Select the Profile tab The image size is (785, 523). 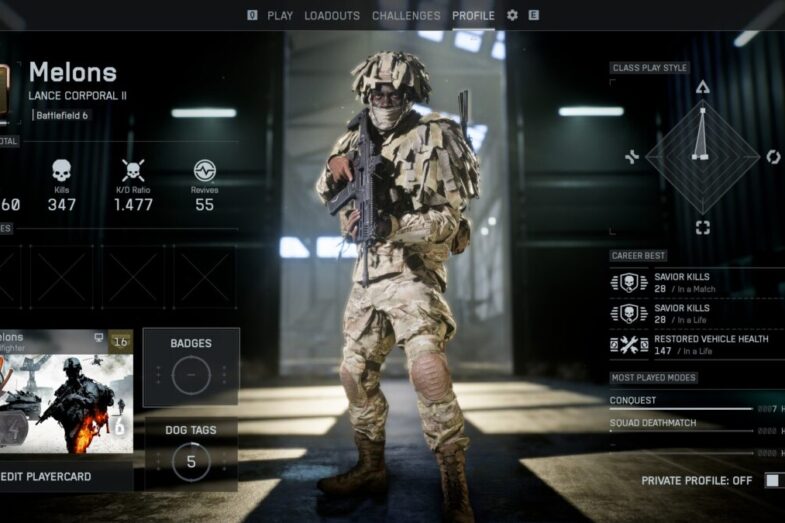tap(473, 16)
